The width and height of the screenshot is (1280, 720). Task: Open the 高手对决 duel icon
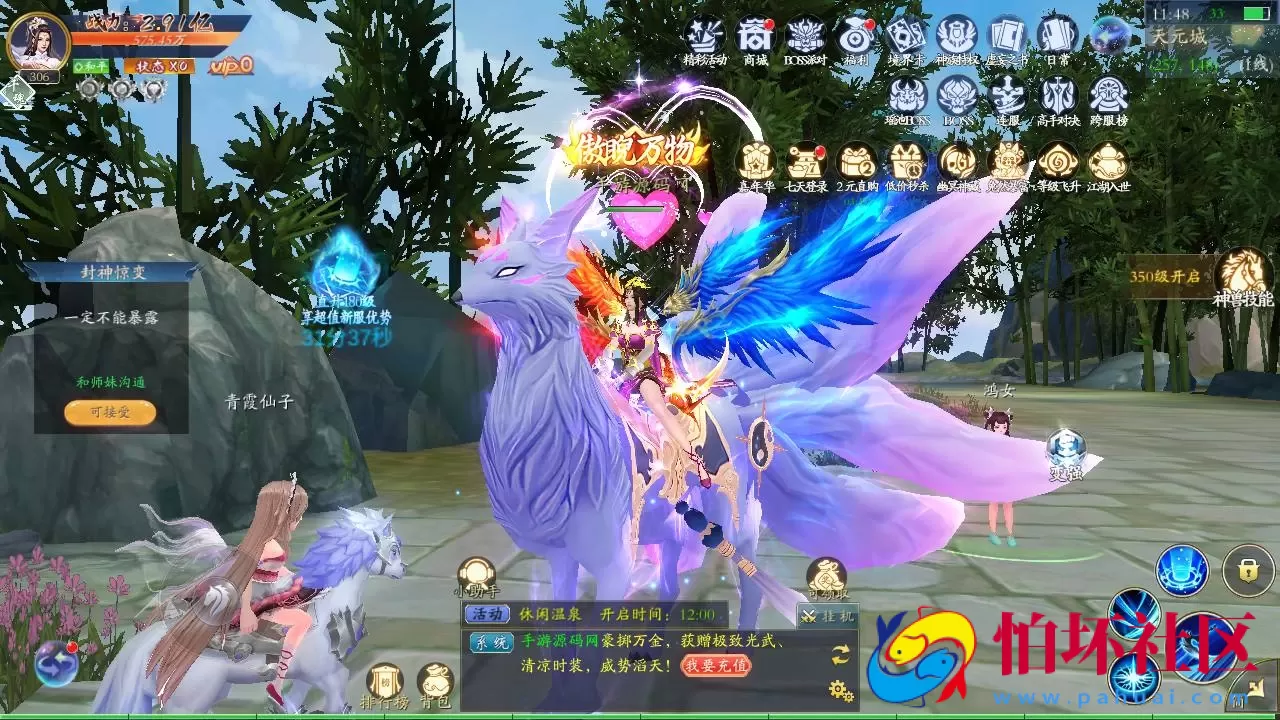1058,95
